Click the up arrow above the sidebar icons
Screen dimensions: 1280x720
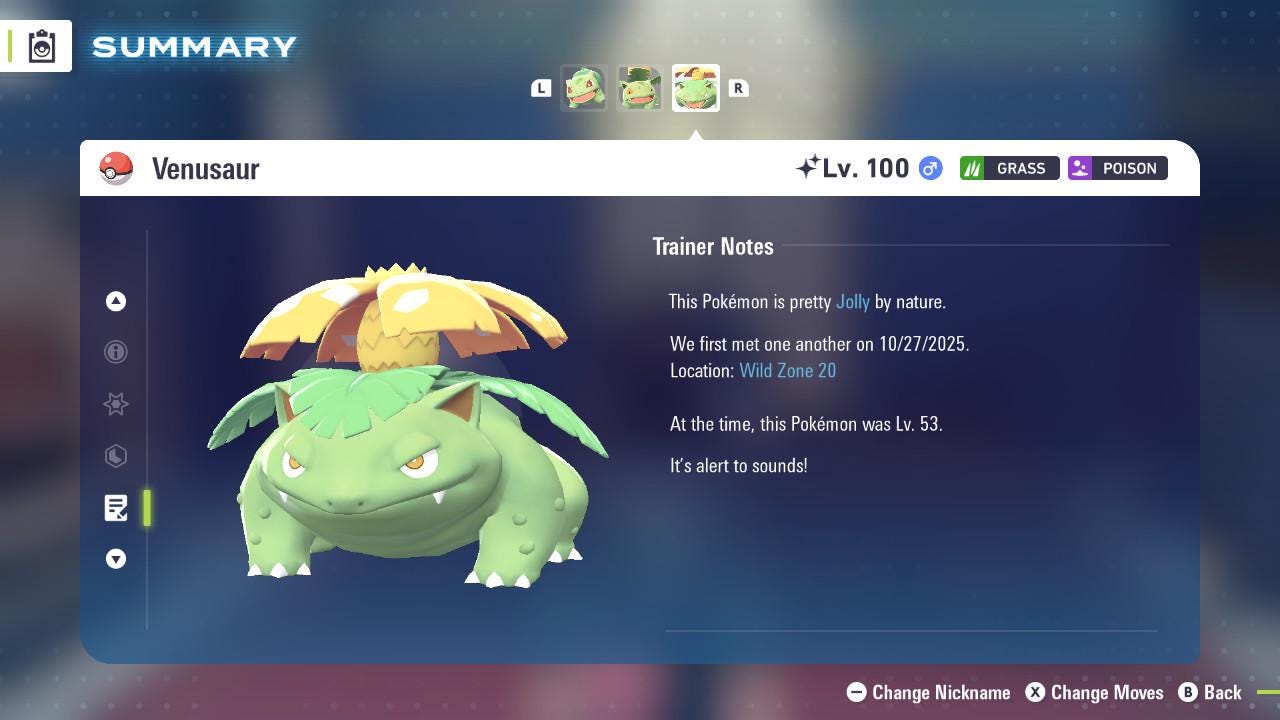pyautogui.click(x=116, y=301)
